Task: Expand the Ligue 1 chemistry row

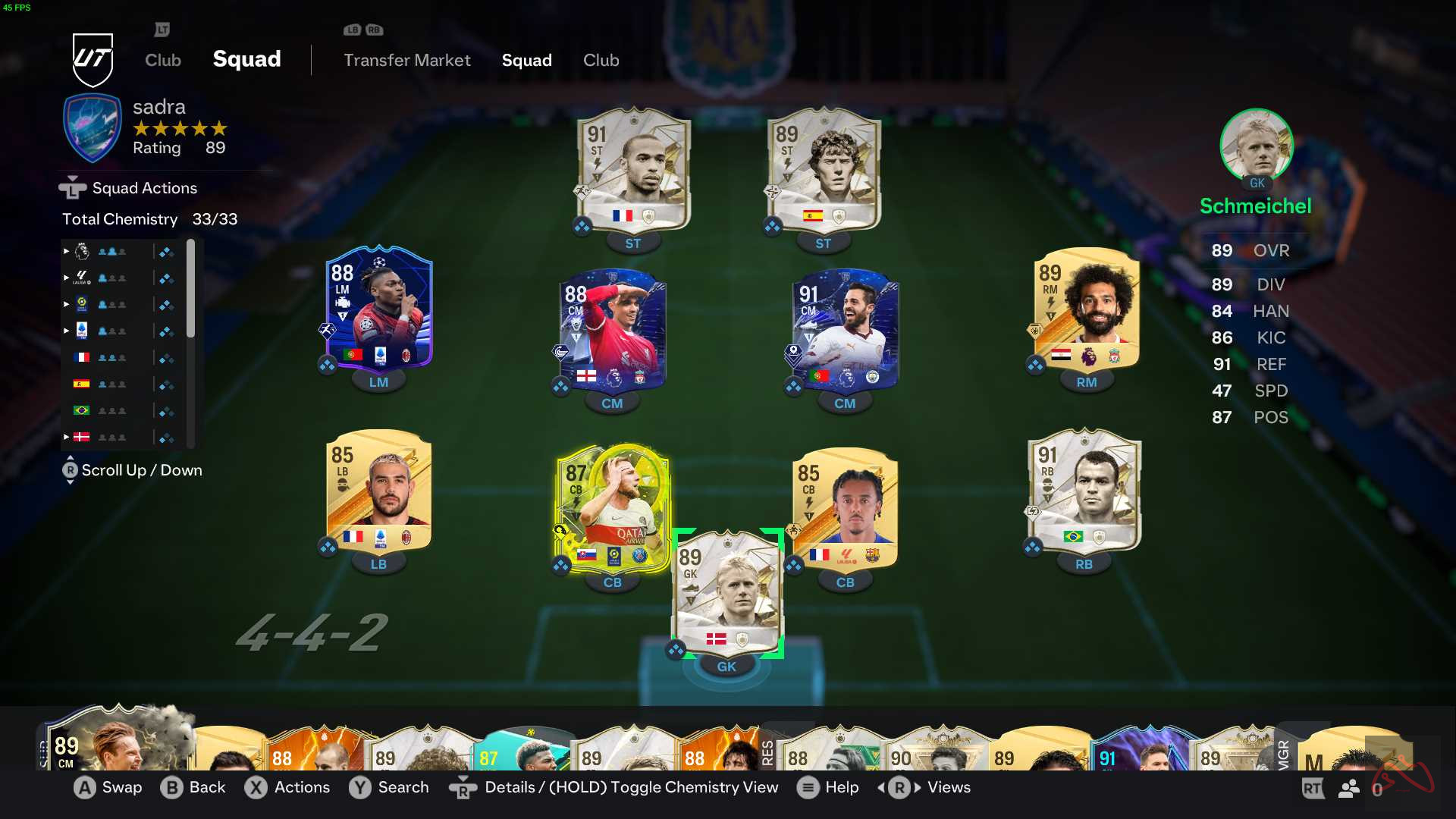Action: pyautogui.click(x=66, y=304)
